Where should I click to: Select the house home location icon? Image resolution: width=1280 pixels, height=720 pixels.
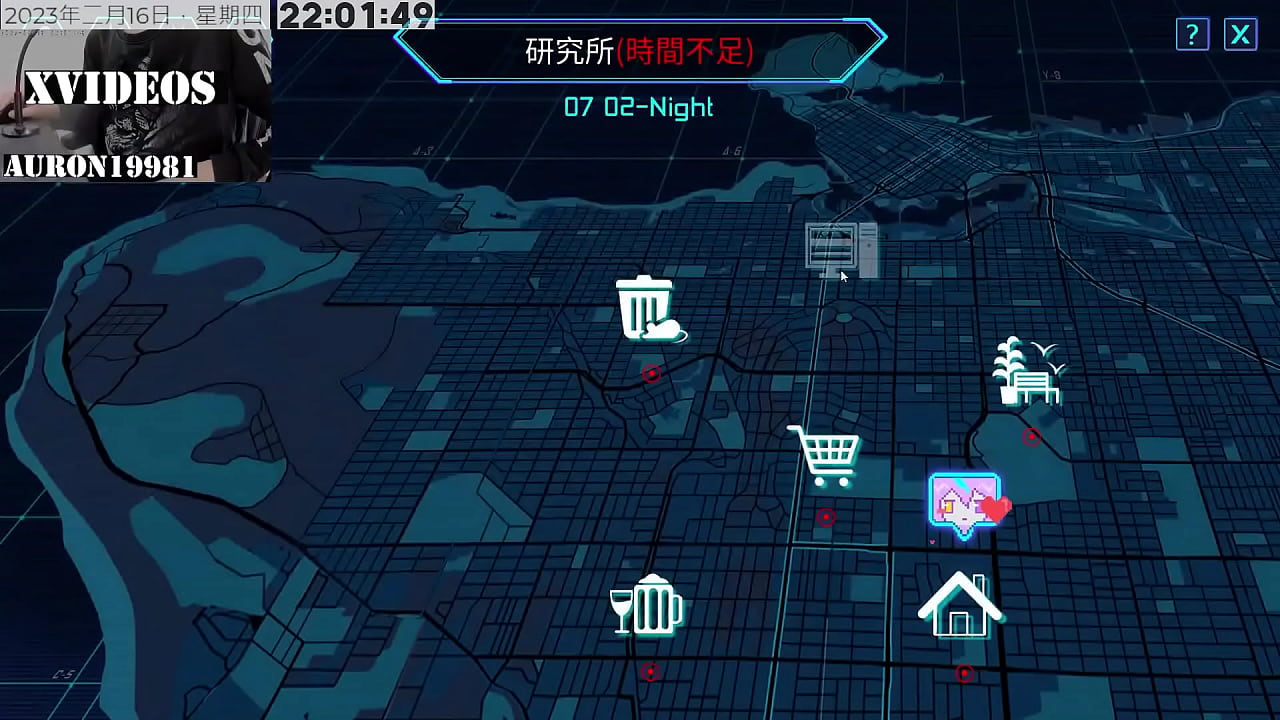click(962, 604)
